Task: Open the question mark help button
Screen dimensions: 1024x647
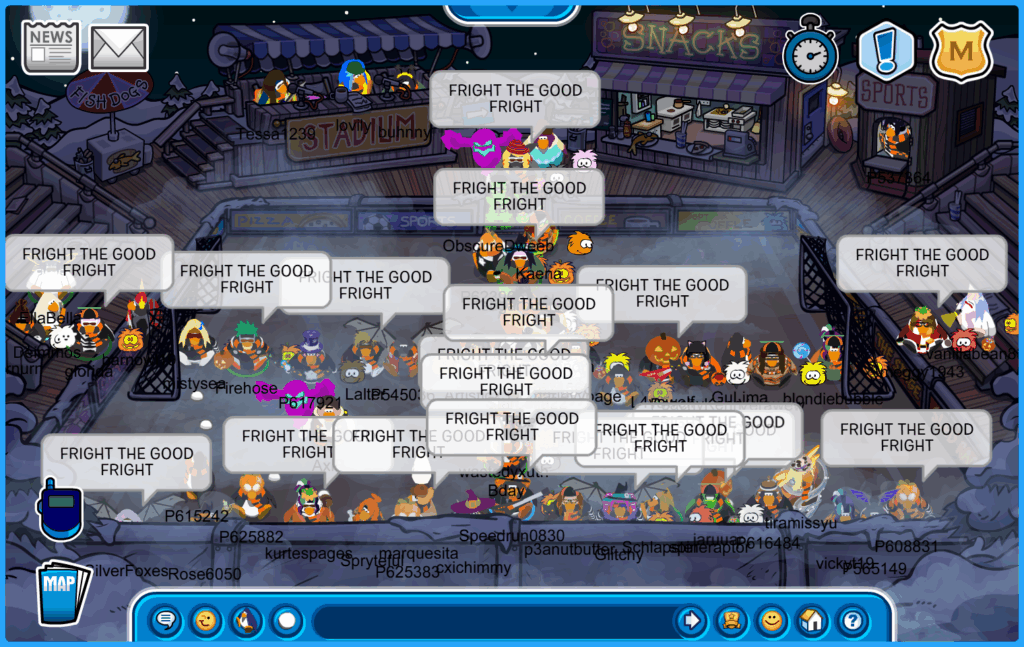Action: pyautogui.click(x=852, y=621)
